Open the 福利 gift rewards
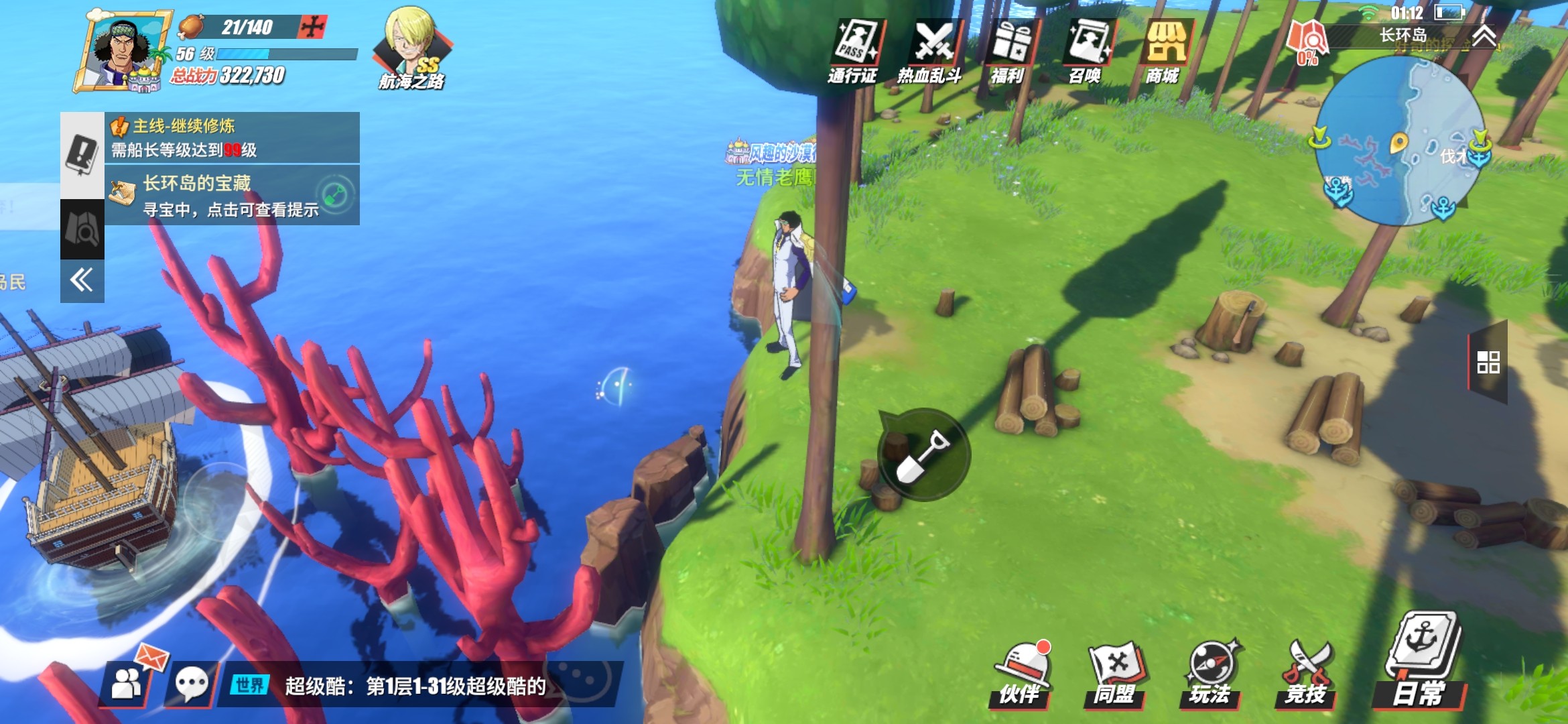 [1009, 51]
